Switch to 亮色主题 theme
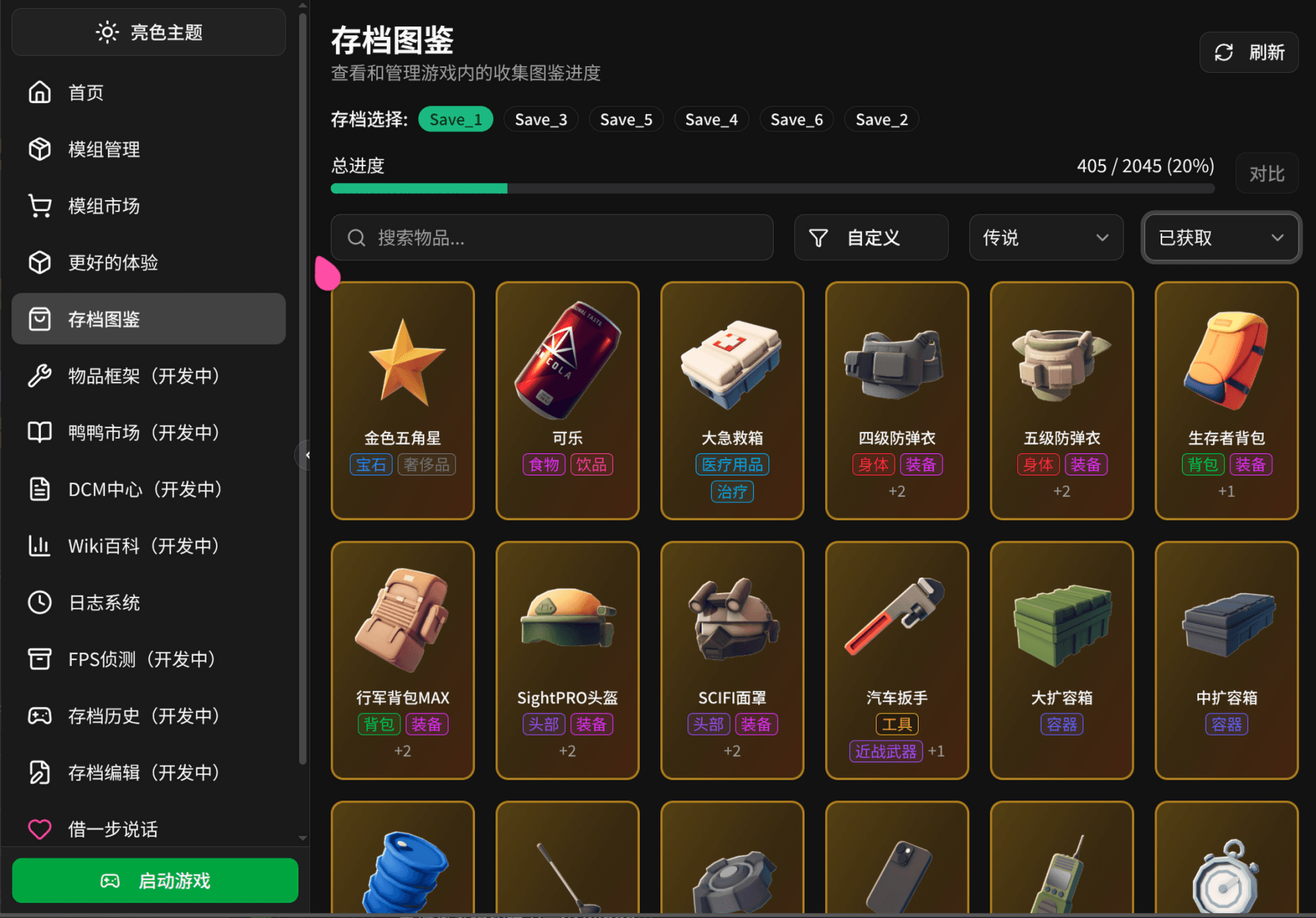 pyautogui.click(x=148, y=32)
